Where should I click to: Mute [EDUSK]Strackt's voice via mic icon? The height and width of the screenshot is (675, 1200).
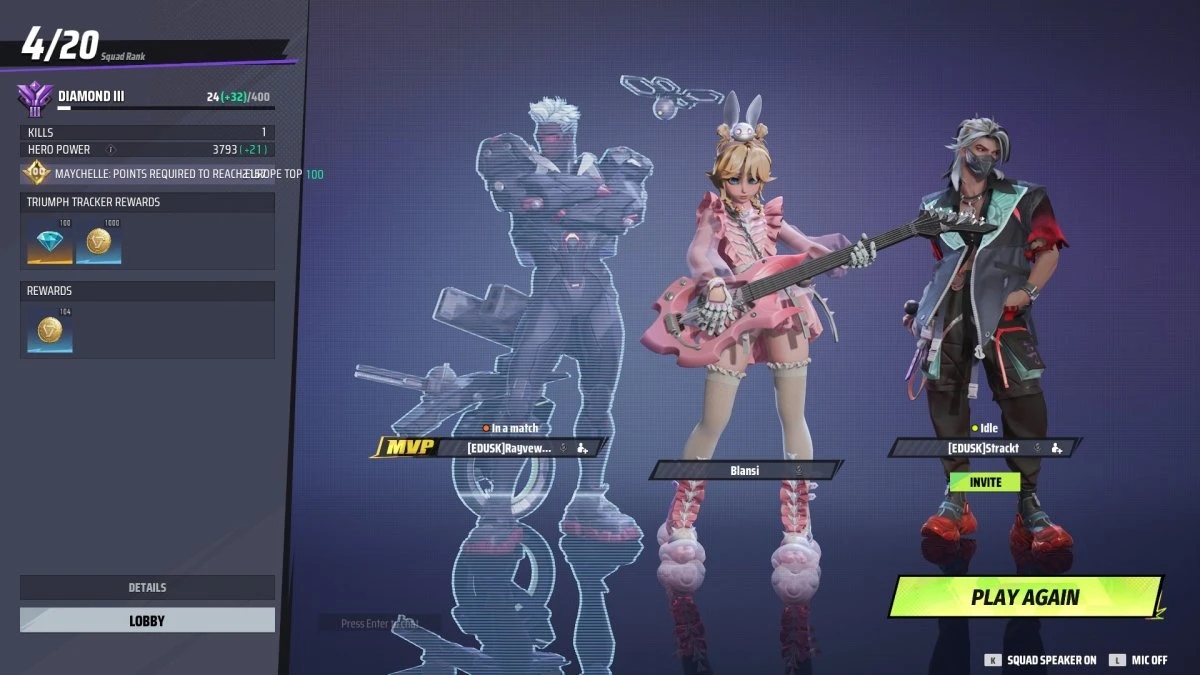(1037, 448)
